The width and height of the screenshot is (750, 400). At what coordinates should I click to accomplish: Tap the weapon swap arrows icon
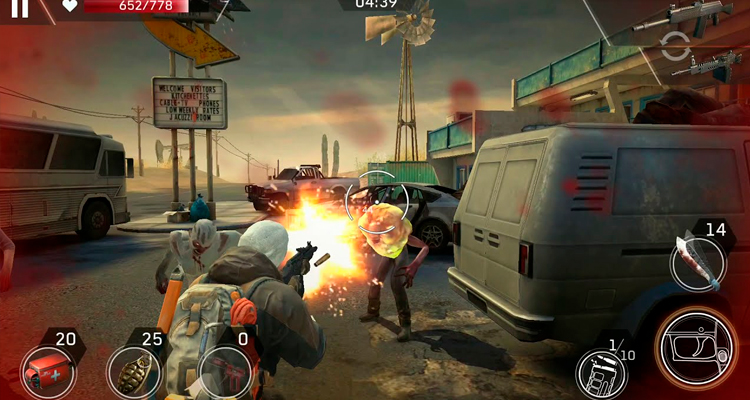click(x=676, y=45)
